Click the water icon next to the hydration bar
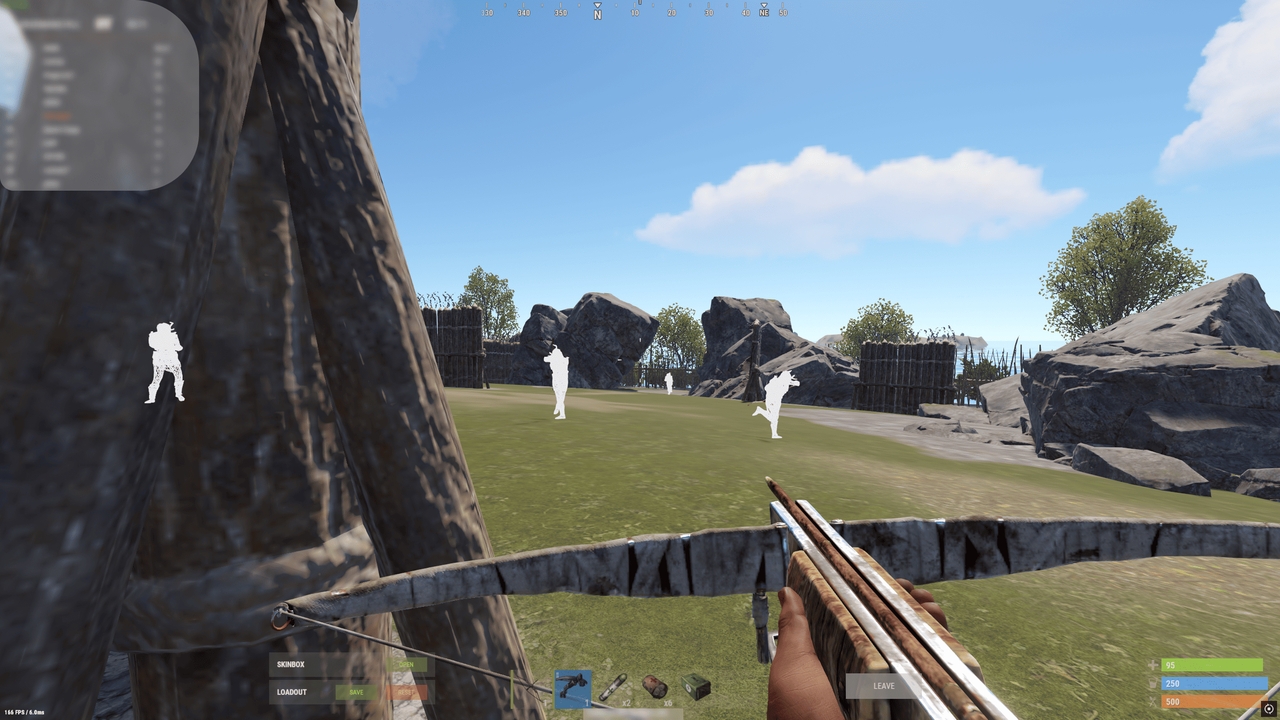Image resolution: width=1280 pixels, height=720 pixels. pos(1152,681)
